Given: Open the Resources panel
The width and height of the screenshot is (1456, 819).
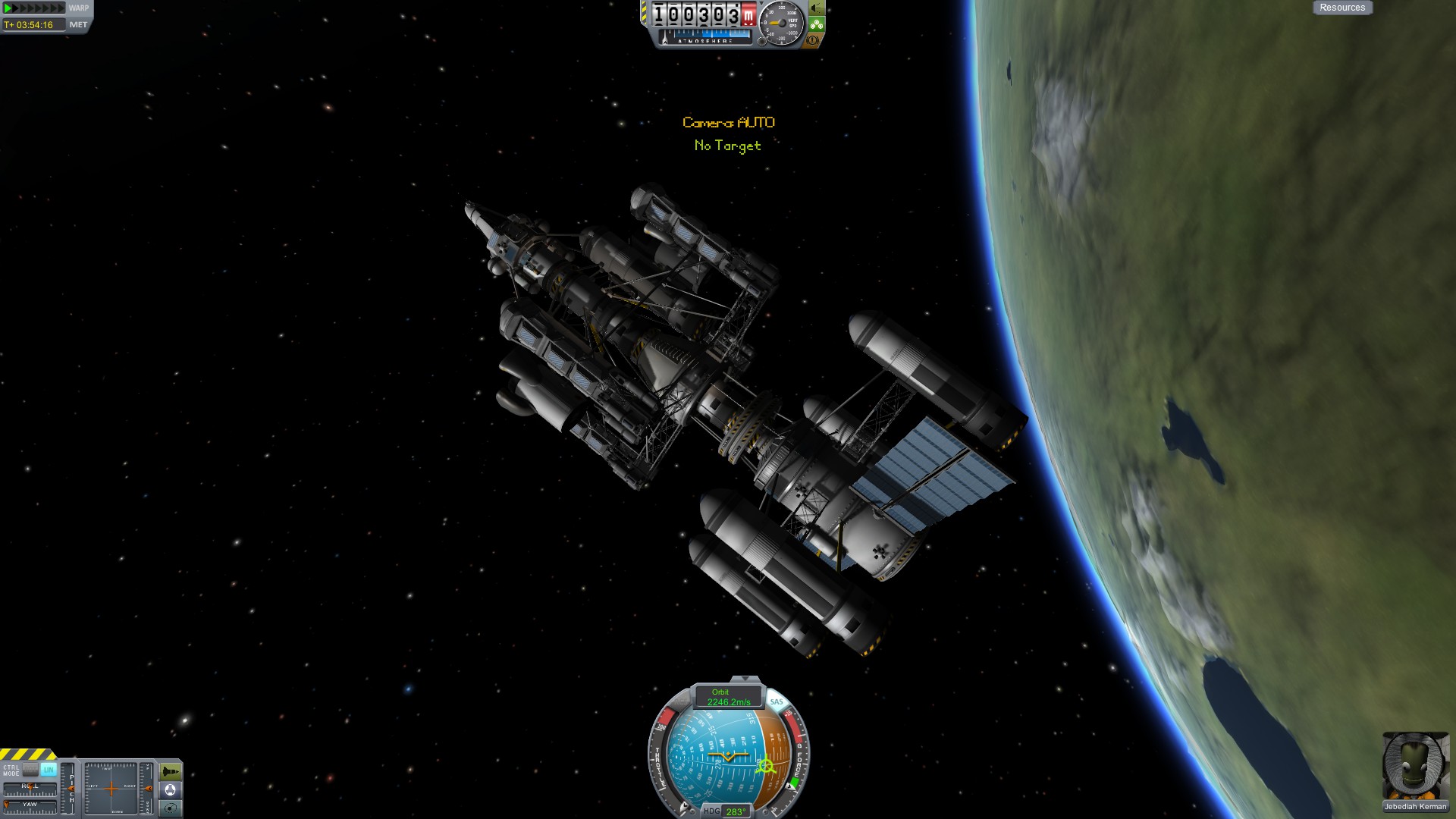Looking at the screenshot, I should click(x=1341, y=8).
